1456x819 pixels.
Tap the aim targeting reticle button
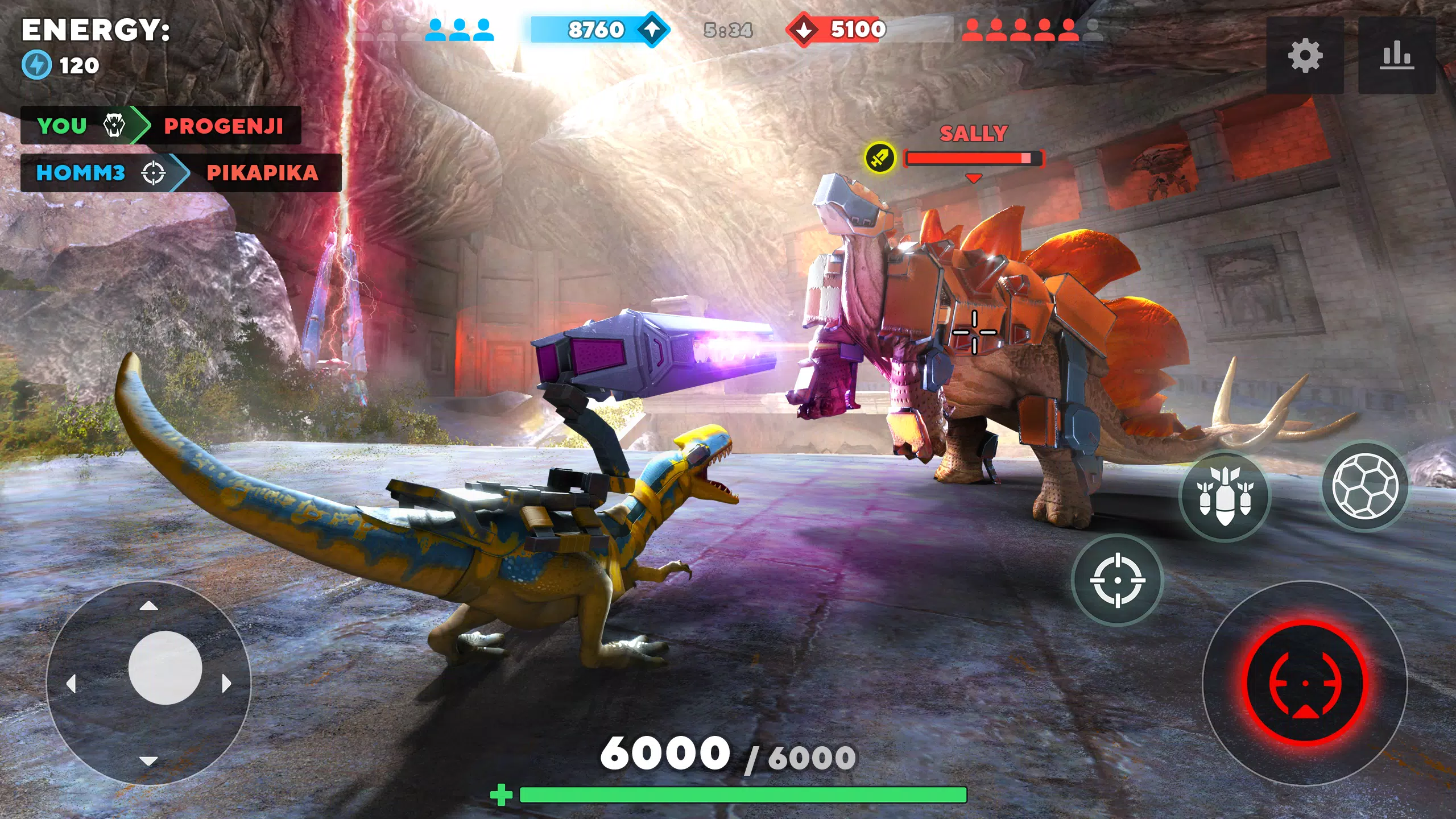[x=1117, y=580]
